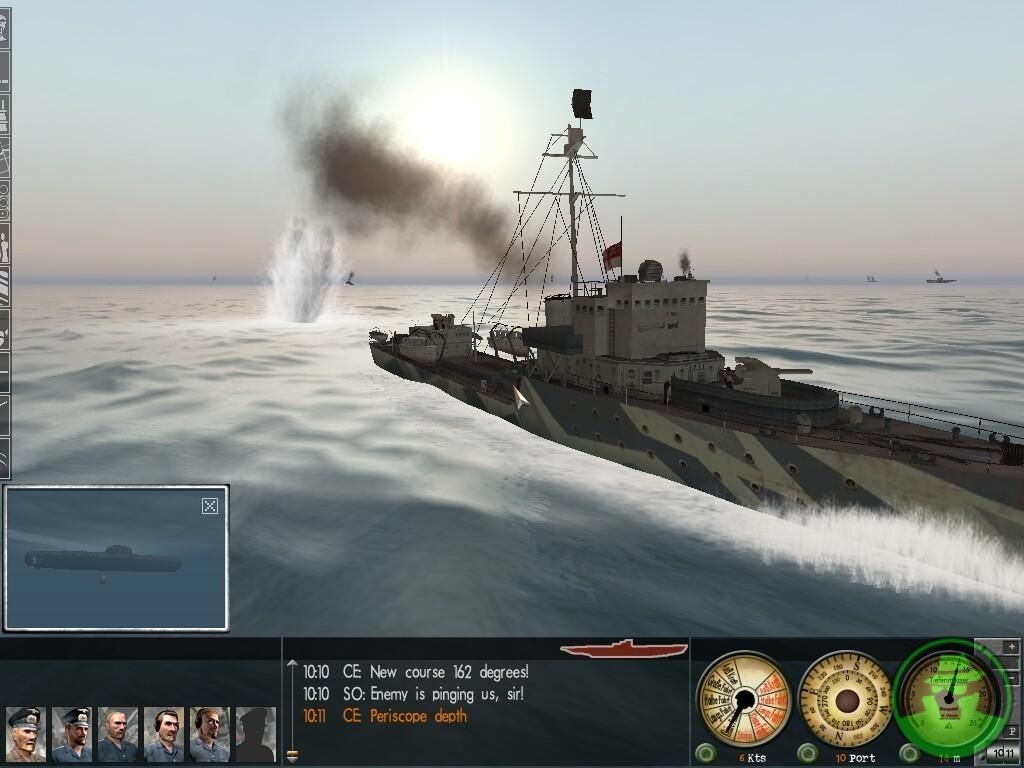Screen dimensions: 1024x768
Task: Select the bareheaded officer without headphones
Action: coord(118,735)
